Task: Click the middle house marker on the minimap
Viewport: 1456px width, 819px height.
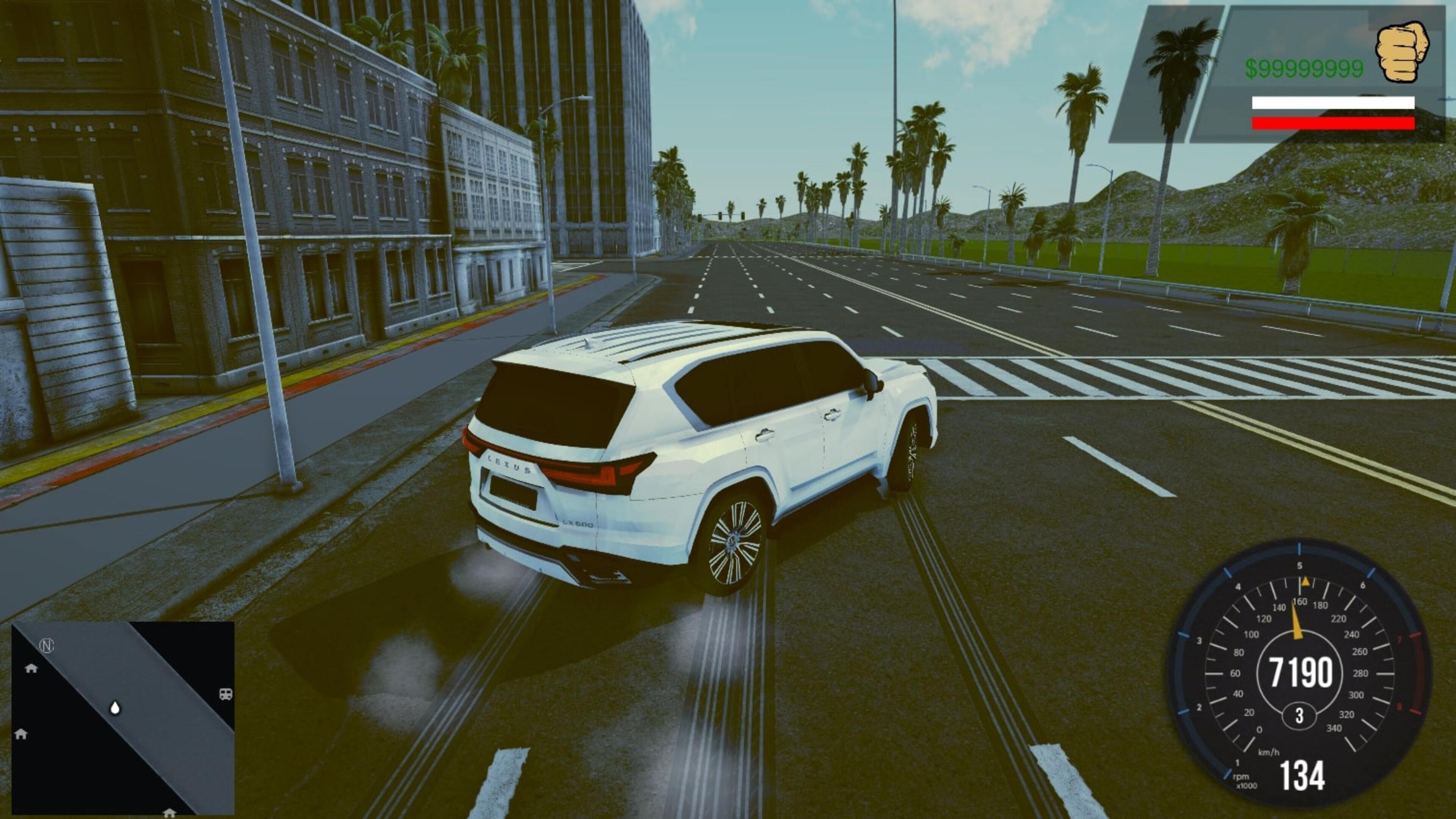Action: [22, 734]
